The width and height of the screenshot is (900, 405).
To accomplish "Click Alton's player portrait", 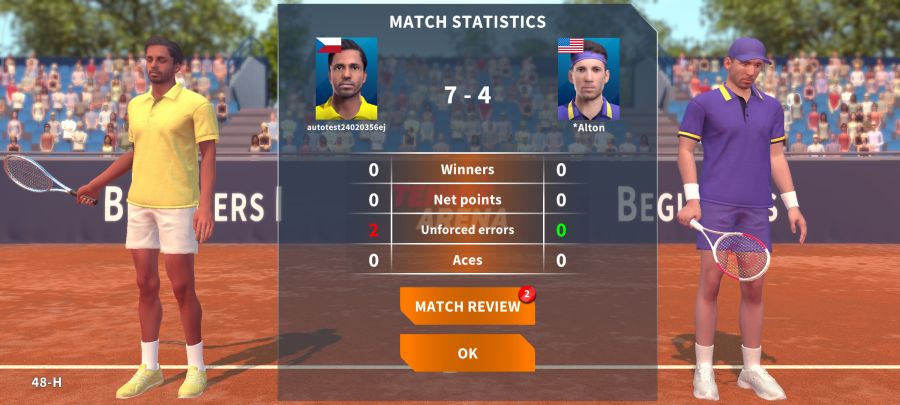I will (x=588, y=79).
